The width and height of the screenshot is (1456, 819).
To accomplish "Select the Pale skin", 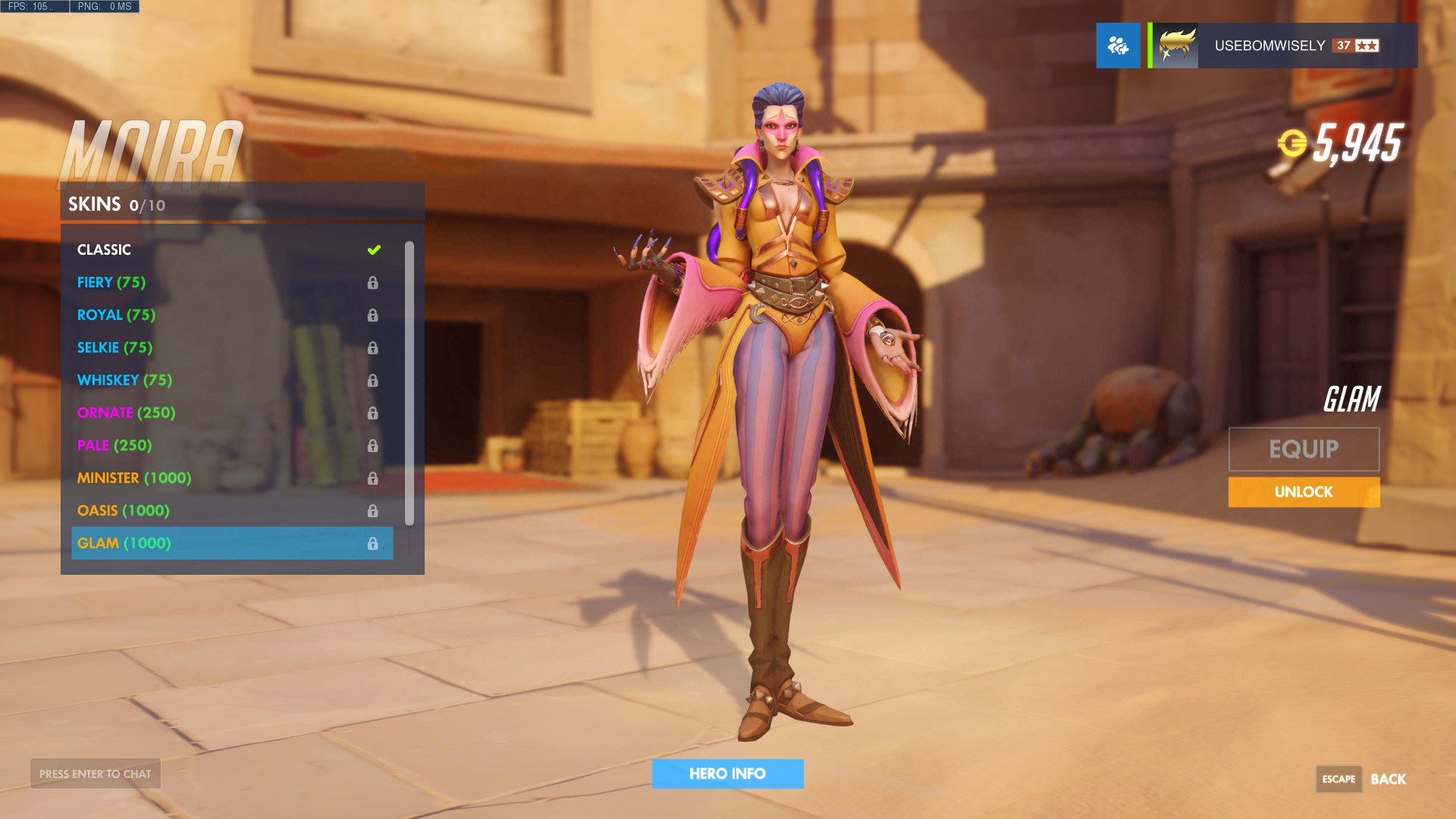I will click(x=115, y=445).
